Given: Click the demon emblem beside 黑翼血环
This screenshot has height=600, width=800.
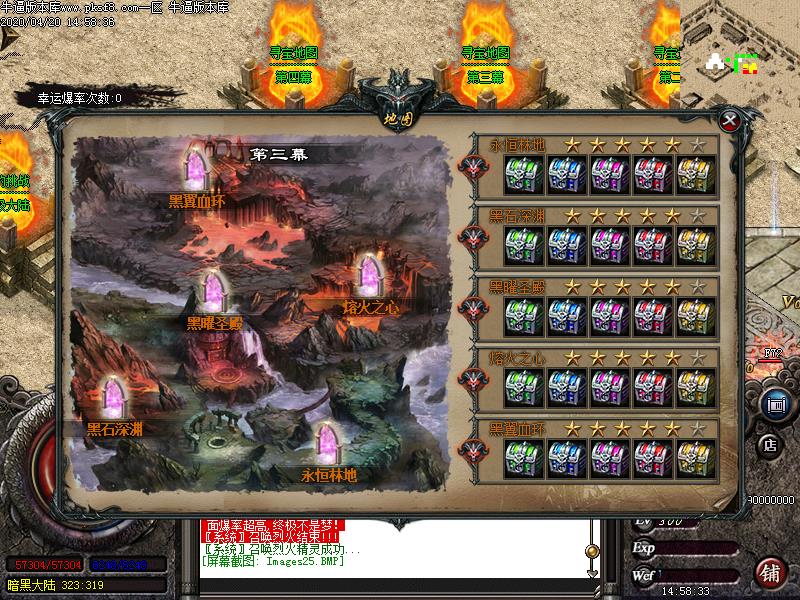Looking at the screenshot, I should point(472,450).
